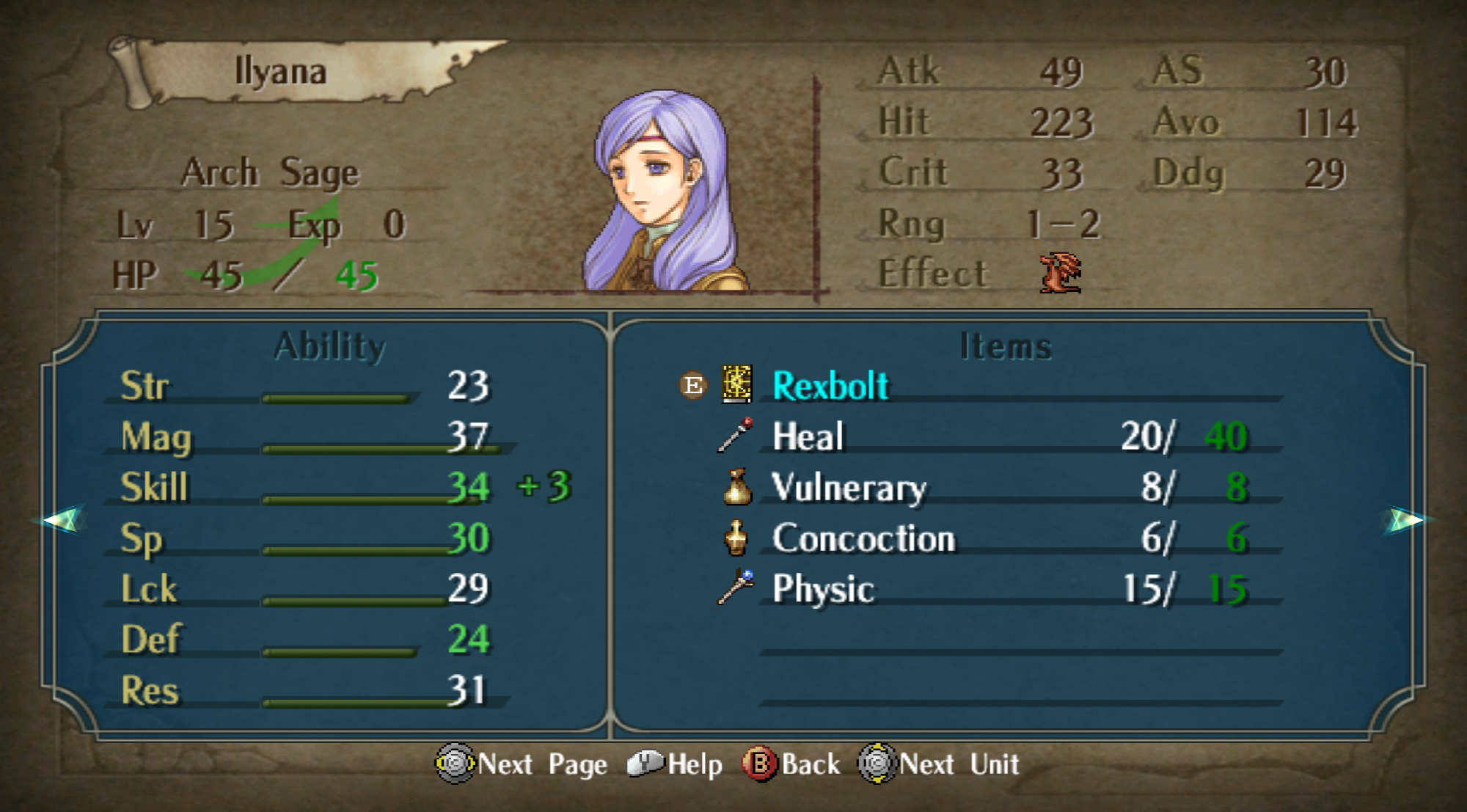Inspect the dragon Effect icon

(1060, 273)
